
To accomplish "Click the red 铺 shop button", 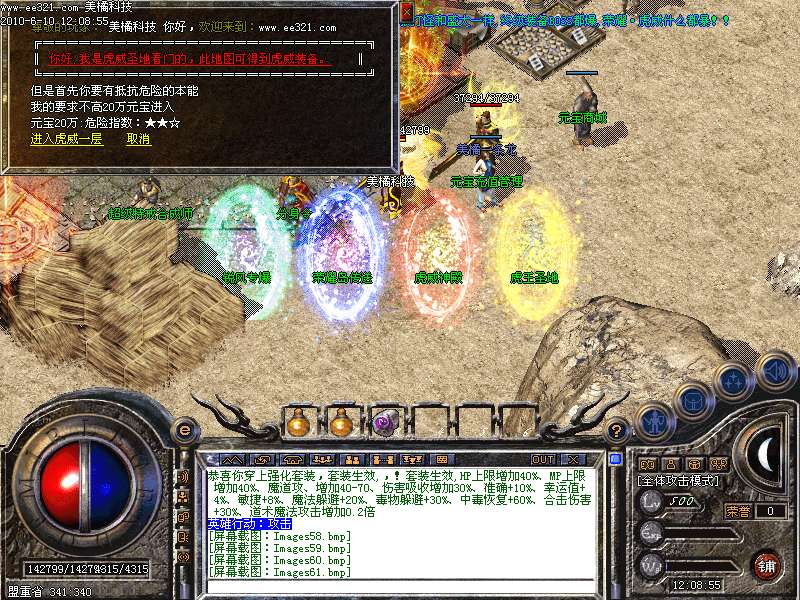I will (767, 564).
